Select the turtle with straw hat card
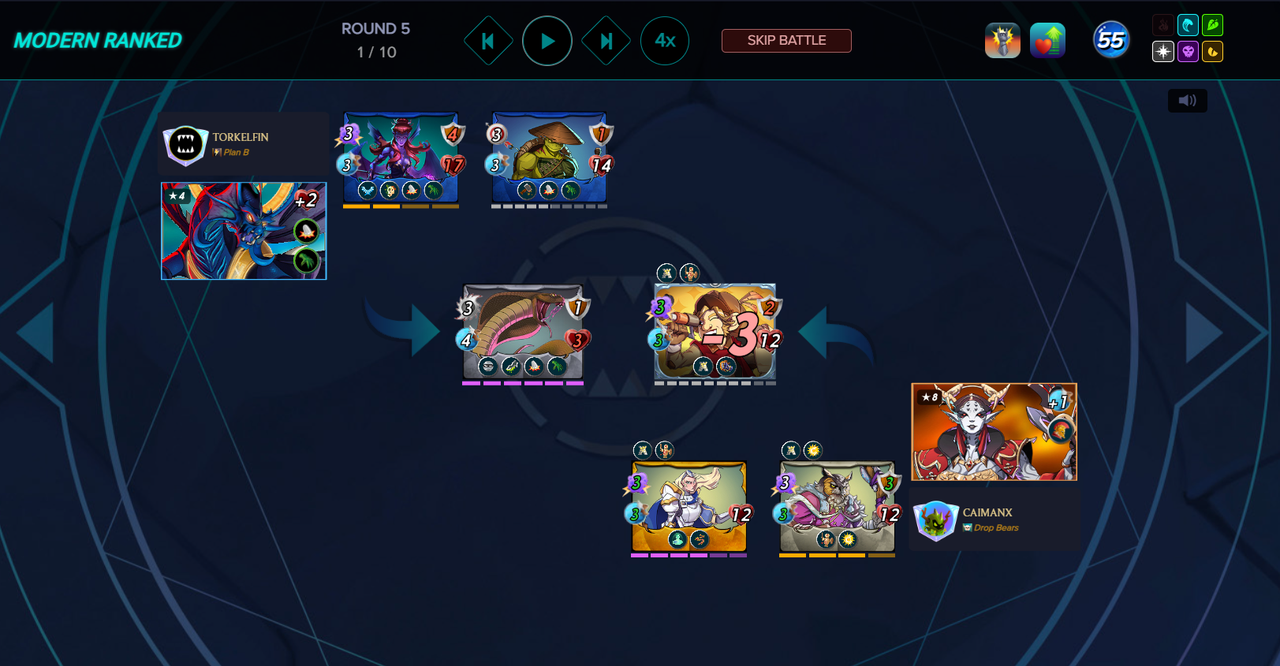 (x=549, y=158)
